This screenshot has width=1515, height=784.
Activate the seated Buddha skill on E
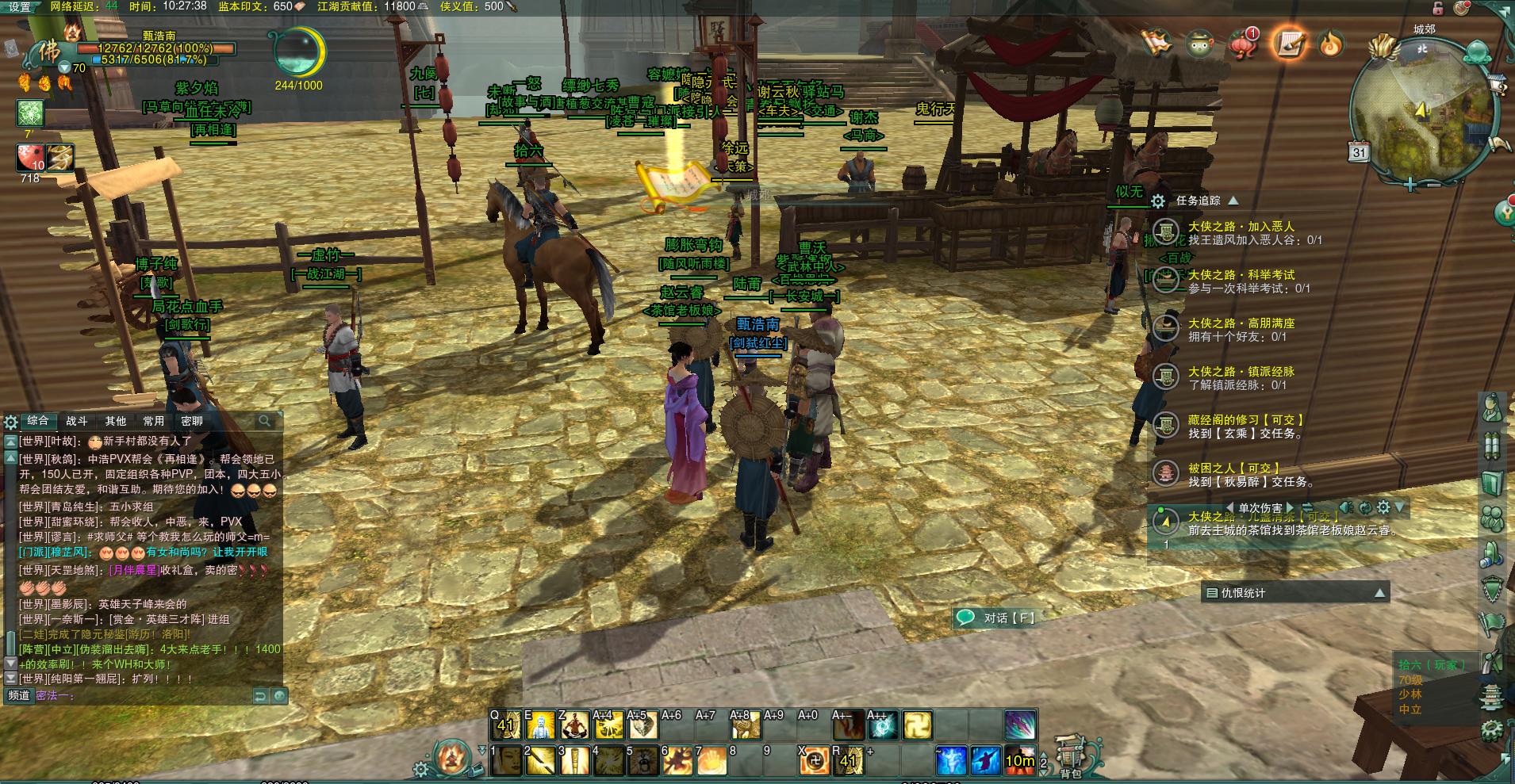[540, 725]
